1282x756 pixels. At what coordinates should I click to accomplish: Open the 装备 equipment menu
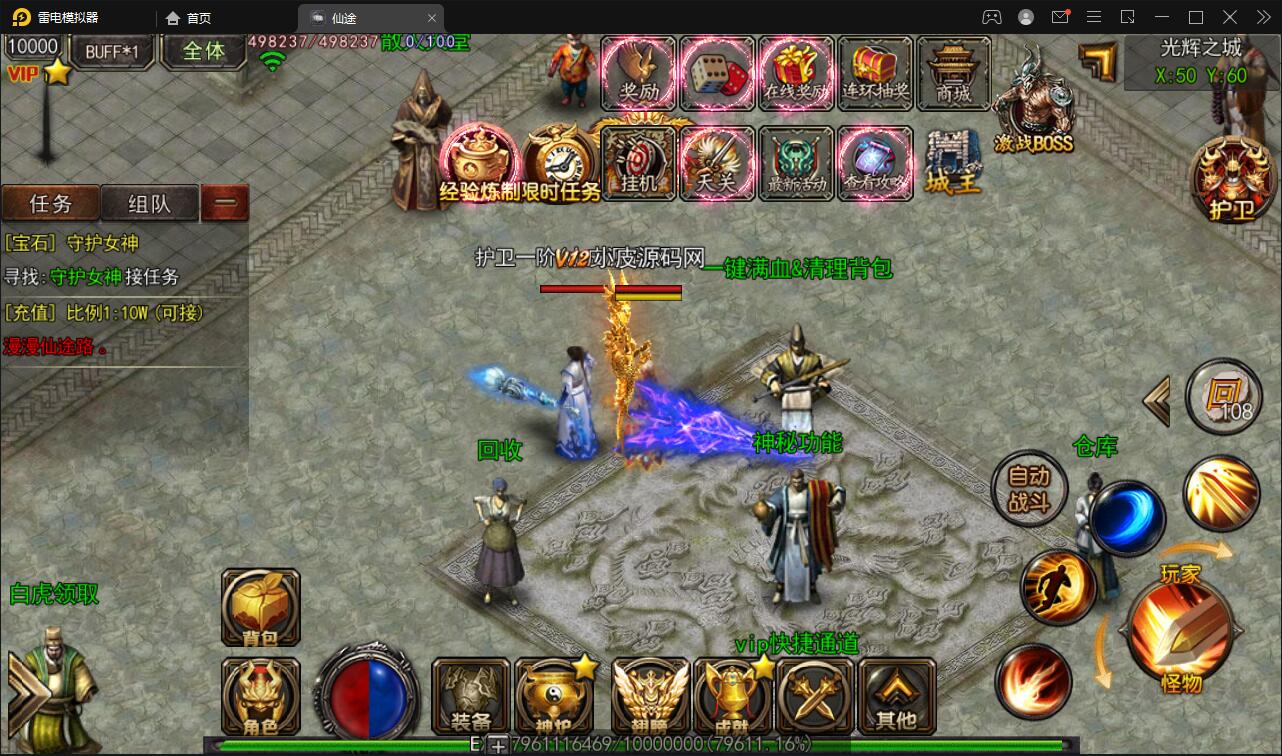[x=470, y=695]
